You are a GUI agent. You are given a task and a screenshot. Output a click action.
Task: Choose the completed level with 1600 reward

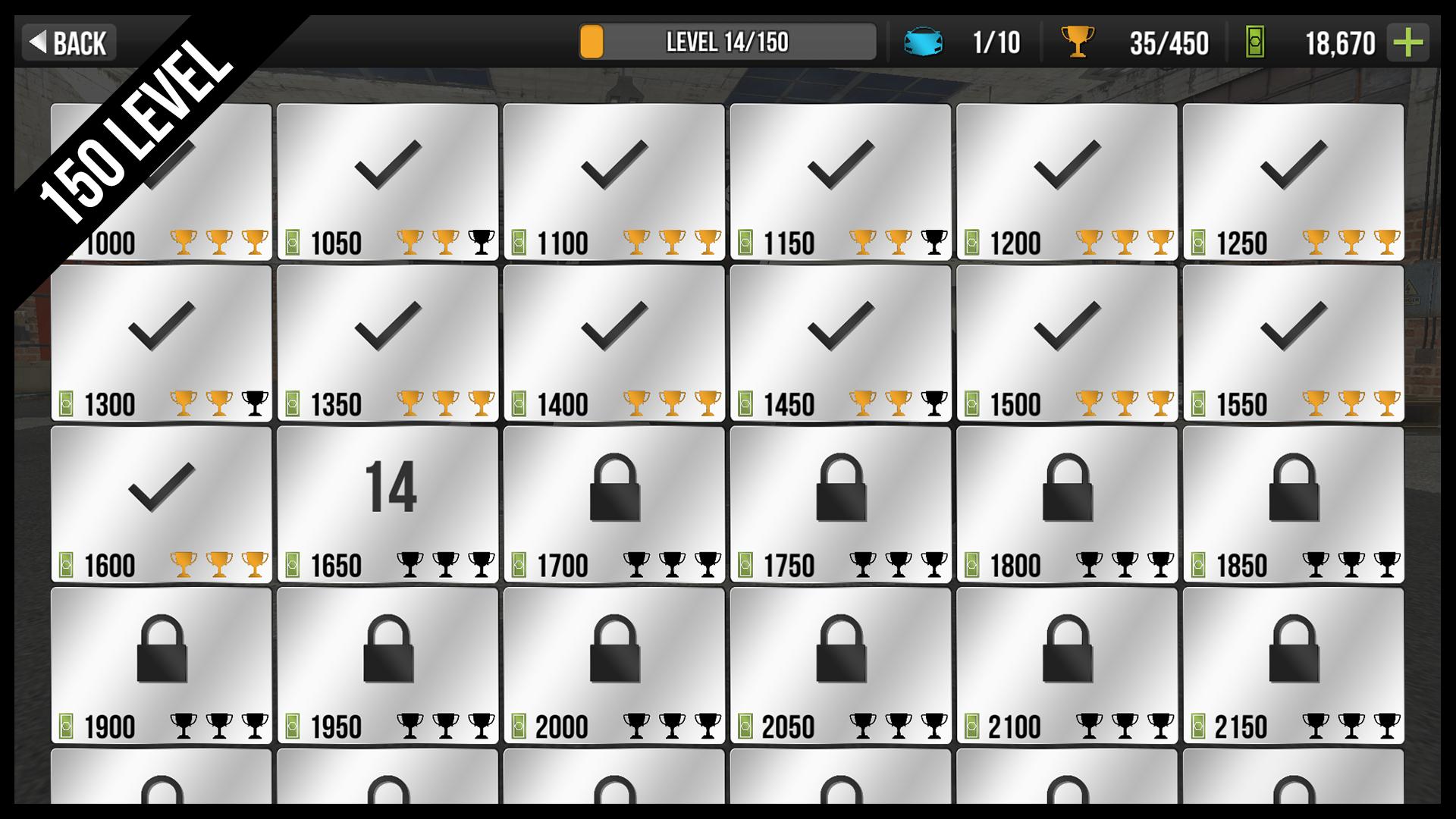161,504
